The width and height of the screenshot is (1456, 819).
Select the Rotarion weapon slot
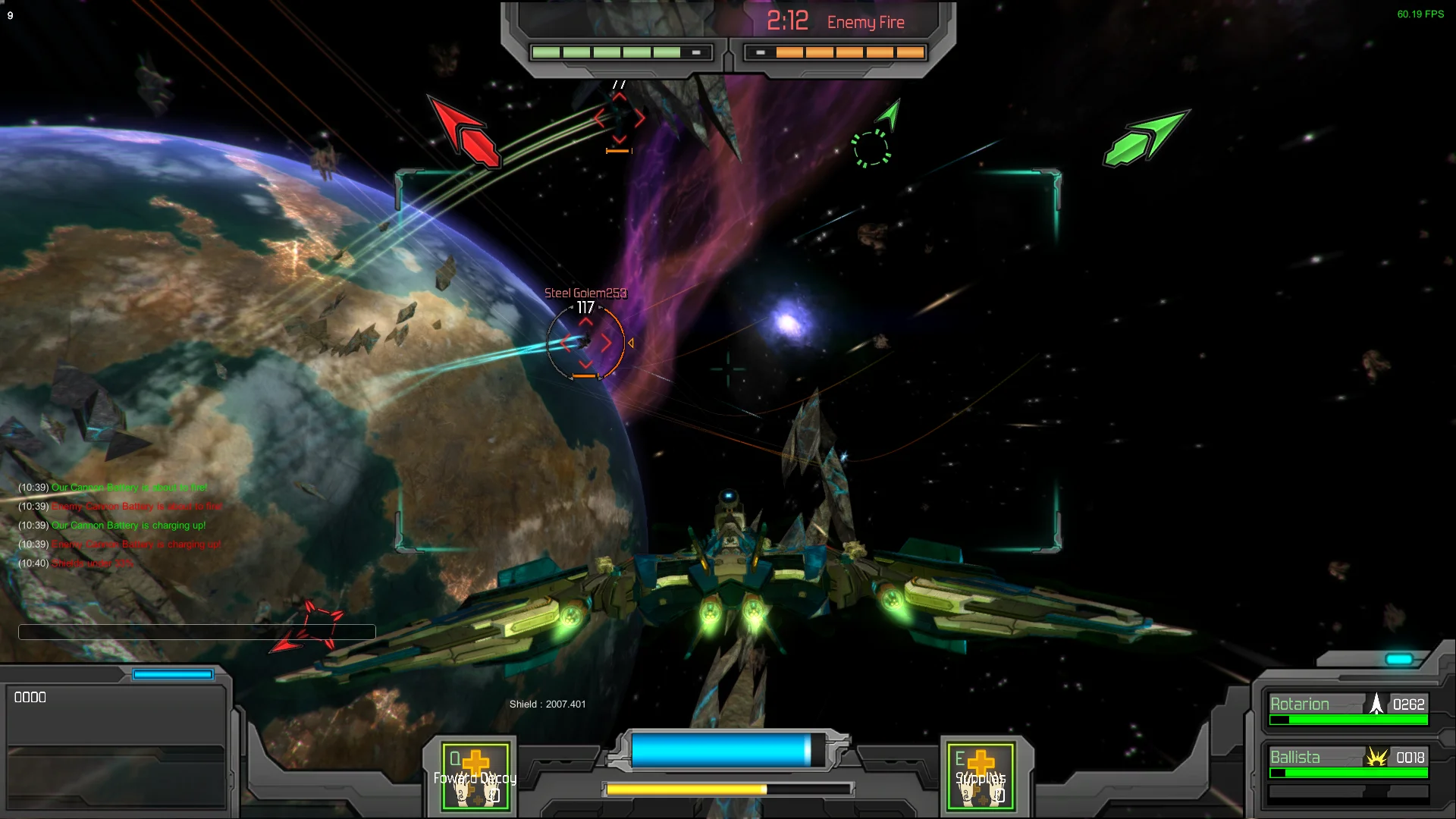point(1348,709)
